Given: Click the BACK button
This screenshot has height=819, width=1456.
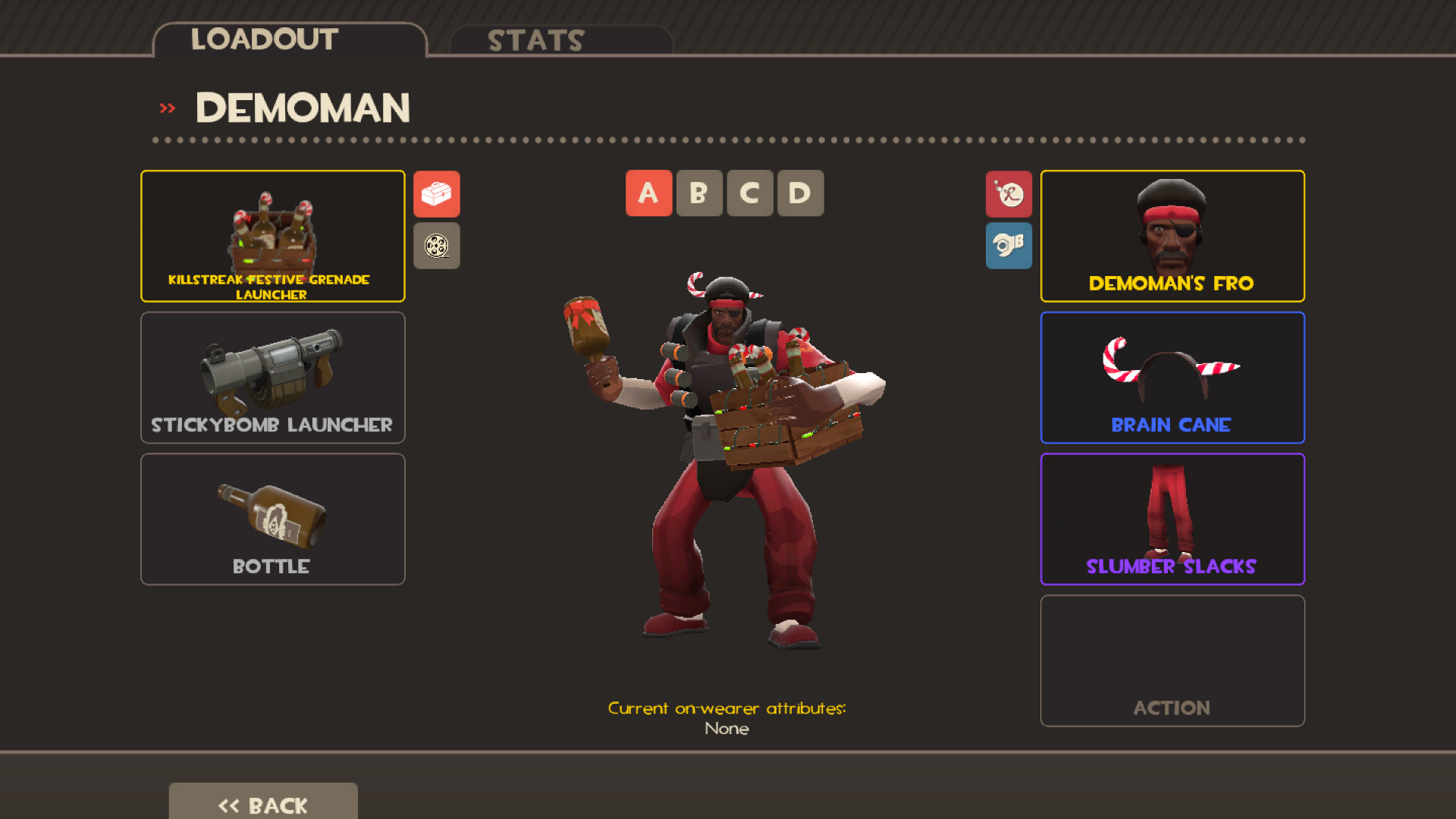Looking at the screenshot, I should (262, 805).
